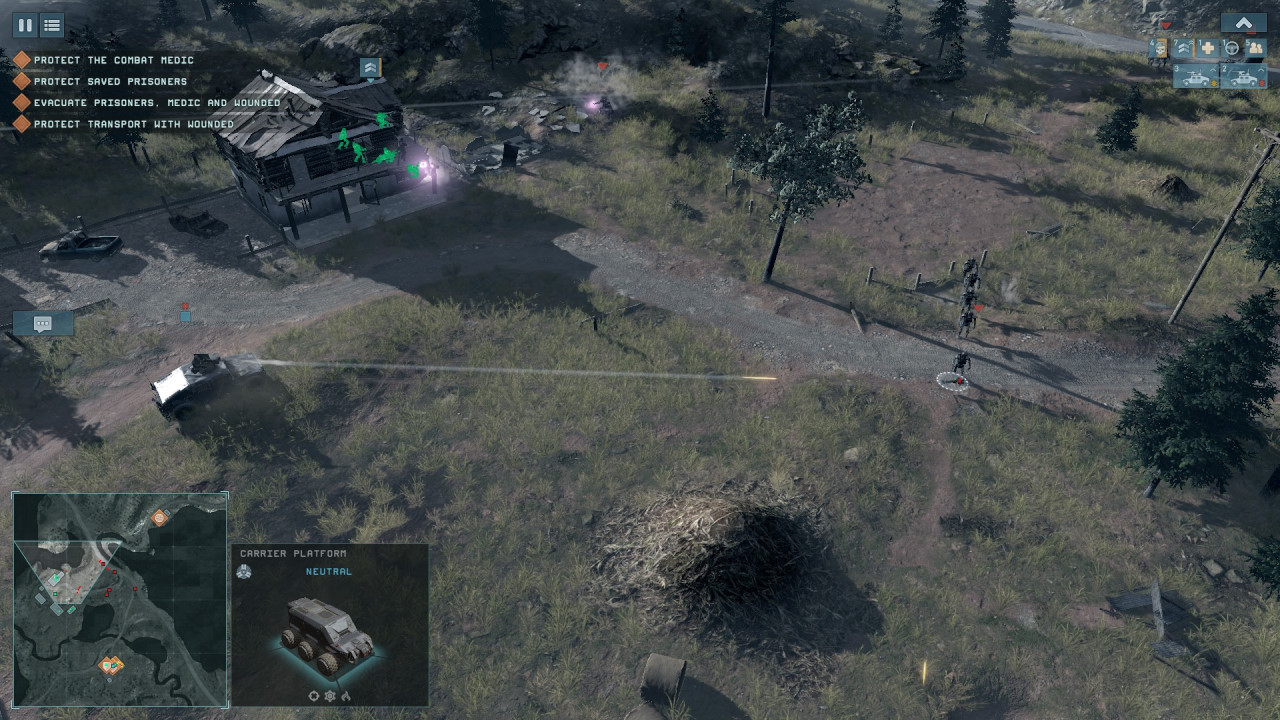Pause the game with the pause button

pyautogui.click(x=25, y=26)
